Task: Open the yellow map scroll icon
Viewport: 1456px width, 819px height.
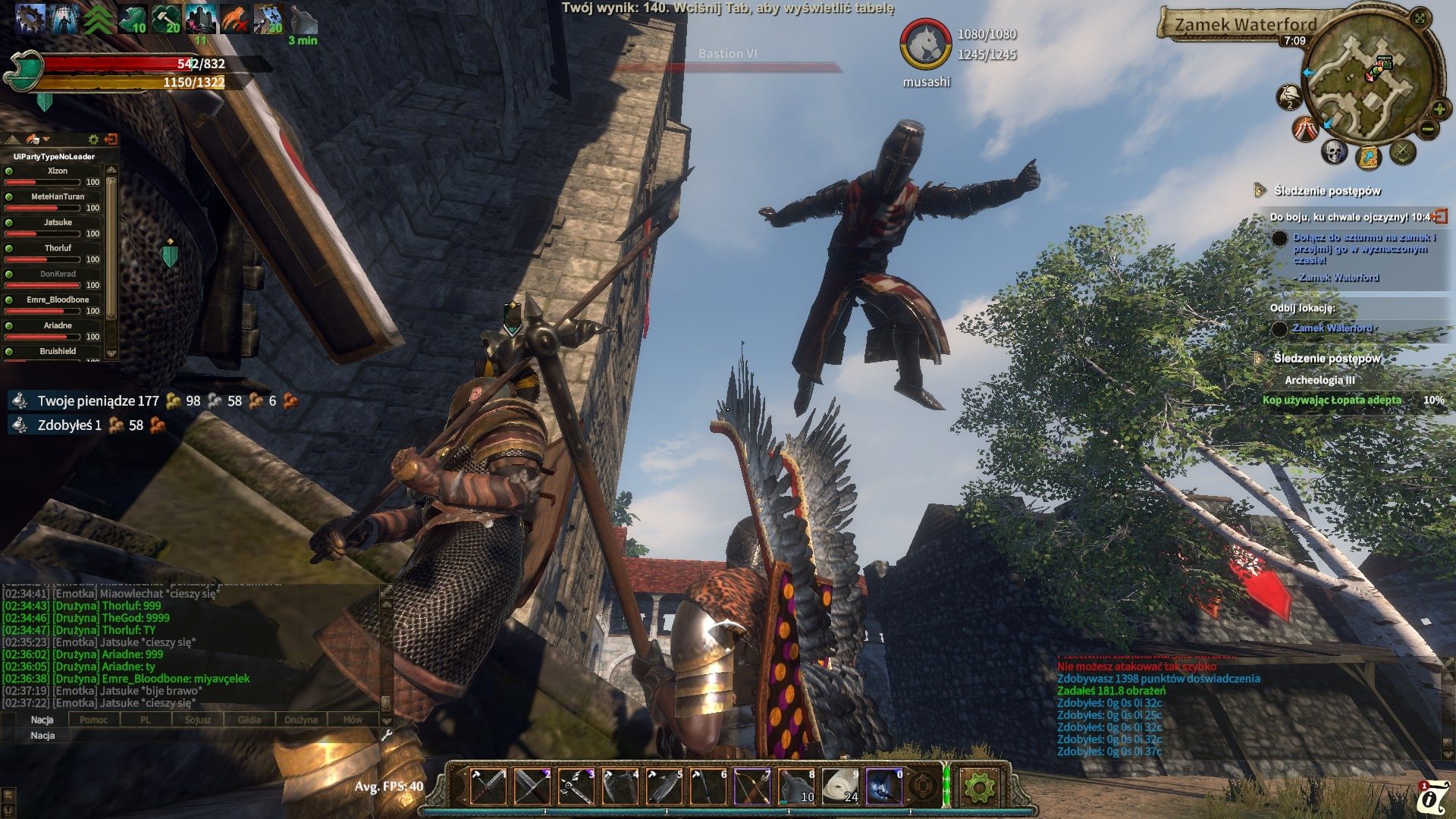Action: tap(1369, 158)
